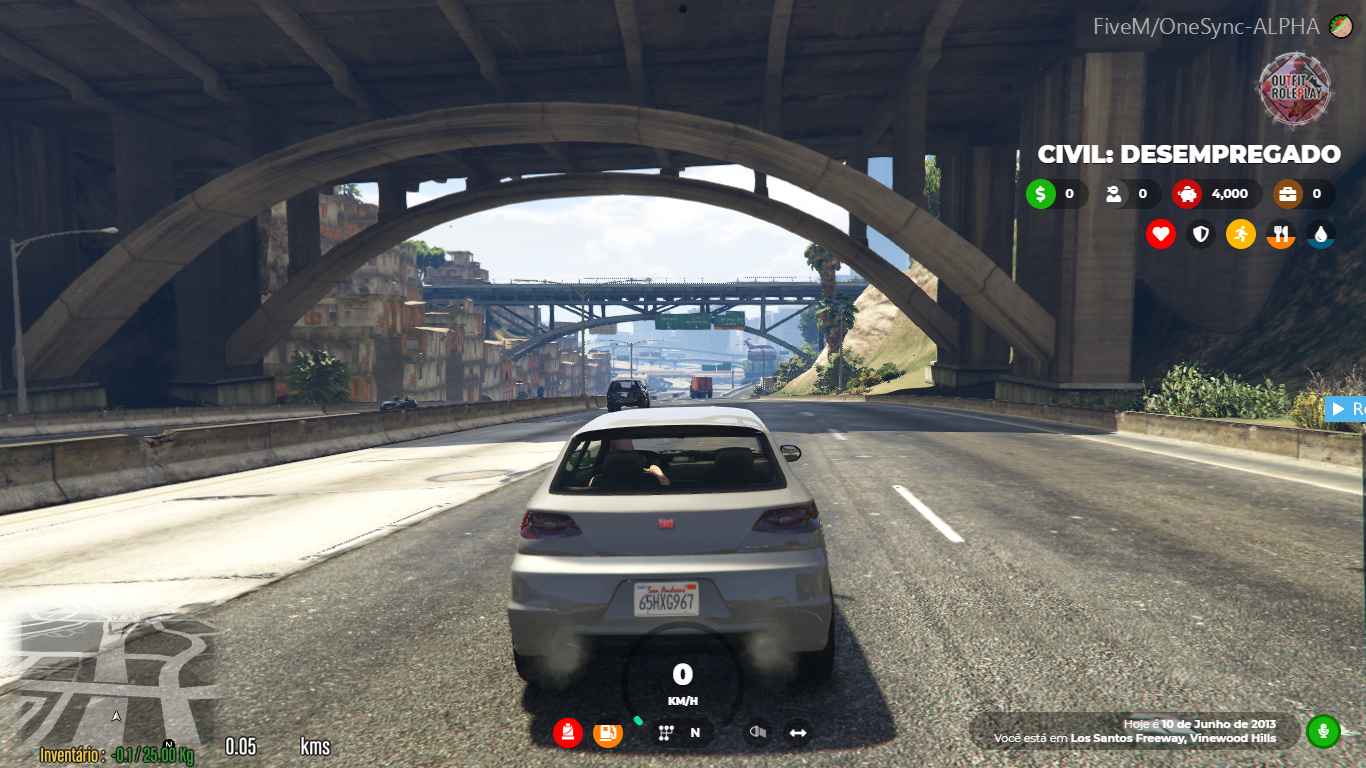Image resolution: width=1366 pixels, height=768 pixels.
Task: Select the masked person dirty money icon
Action: click(x=1113, y=194)
